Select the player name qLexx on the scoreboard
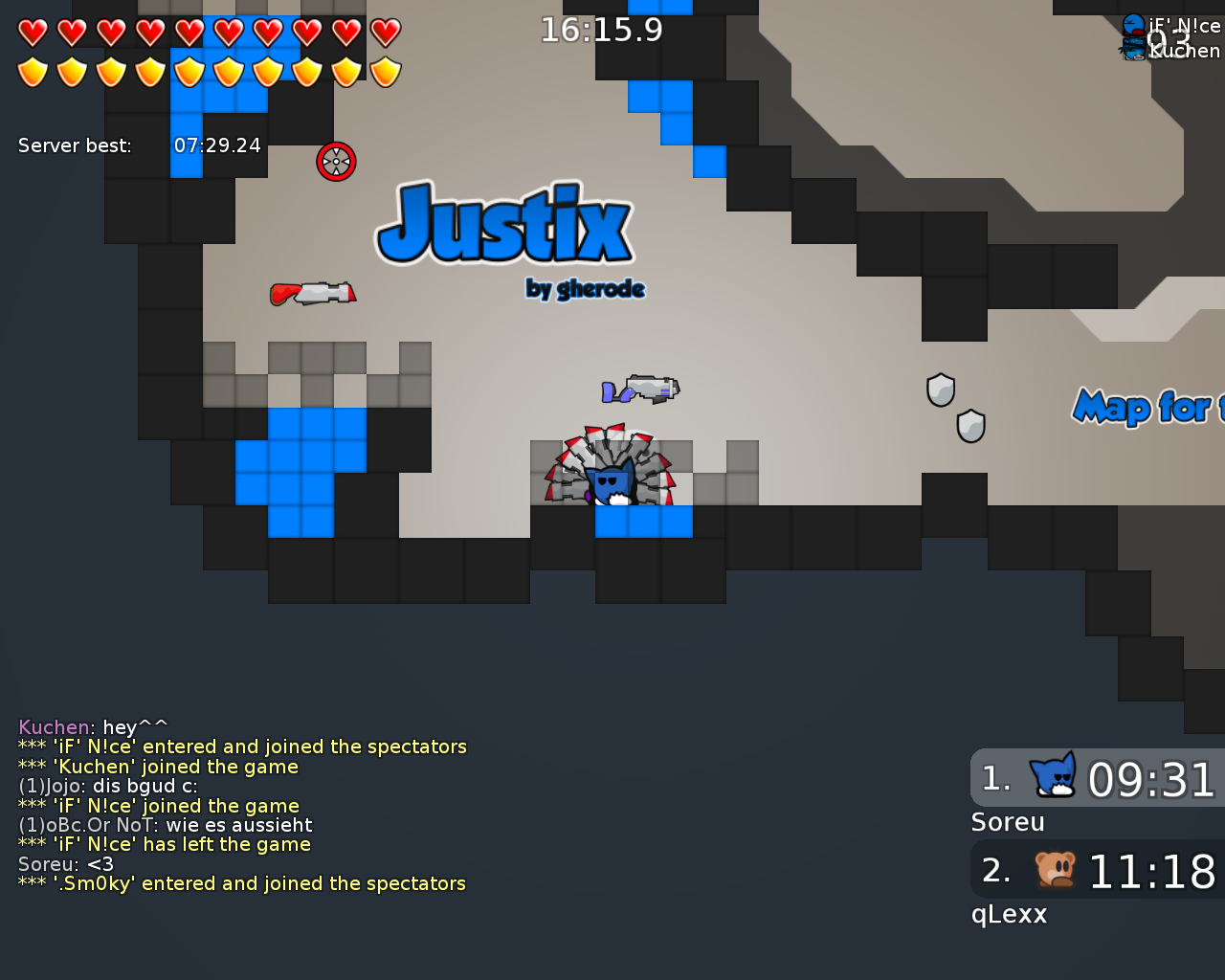This screenshot has height=980, width=1225. 1008,914
